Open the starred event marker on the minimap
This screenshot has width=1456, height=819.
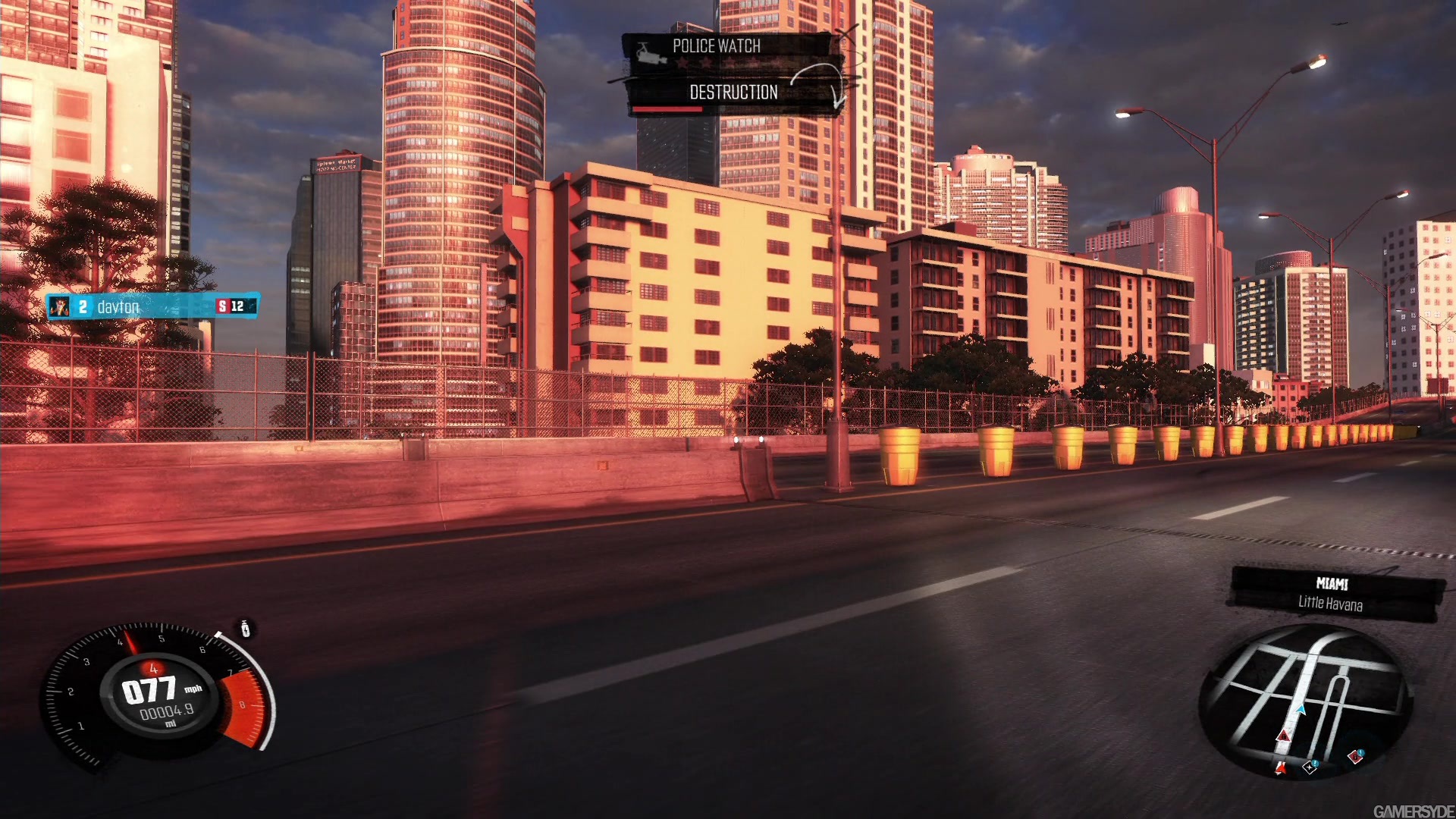1310,768
